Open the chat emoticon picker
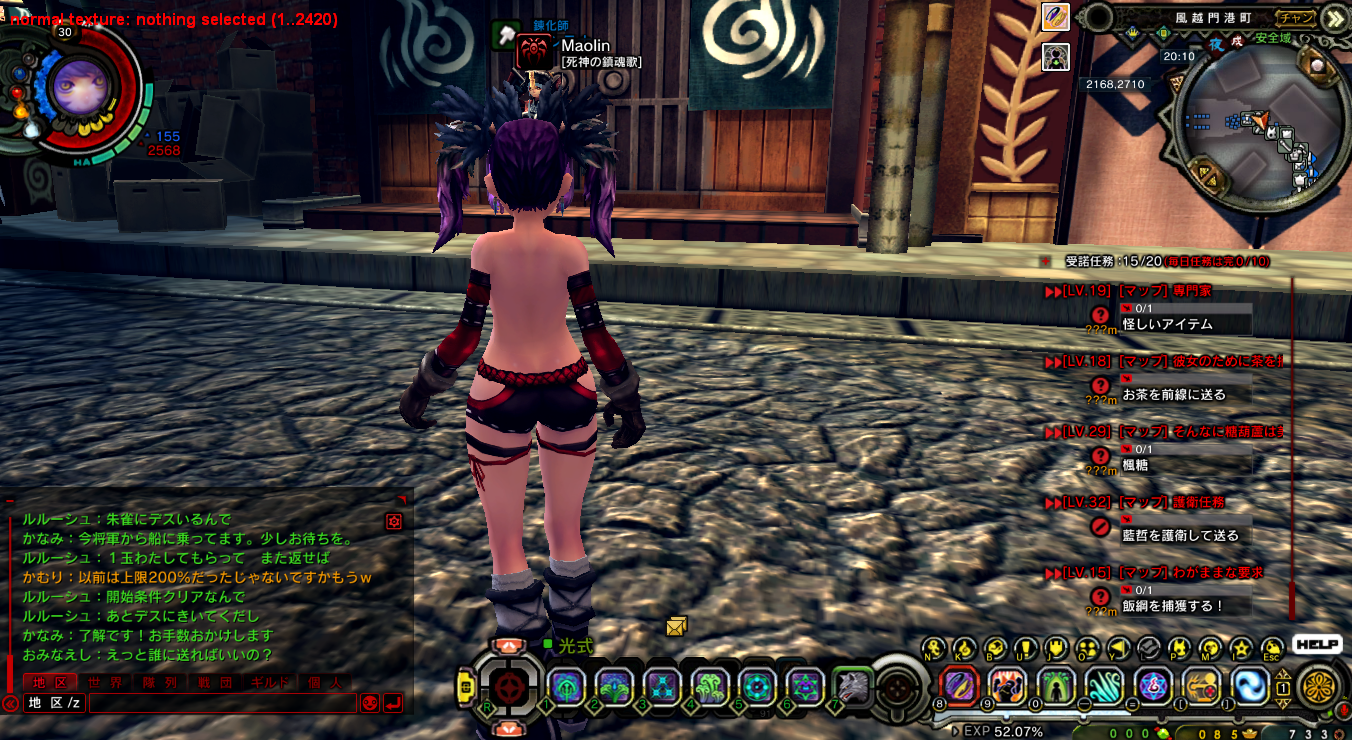 [370, 703]
